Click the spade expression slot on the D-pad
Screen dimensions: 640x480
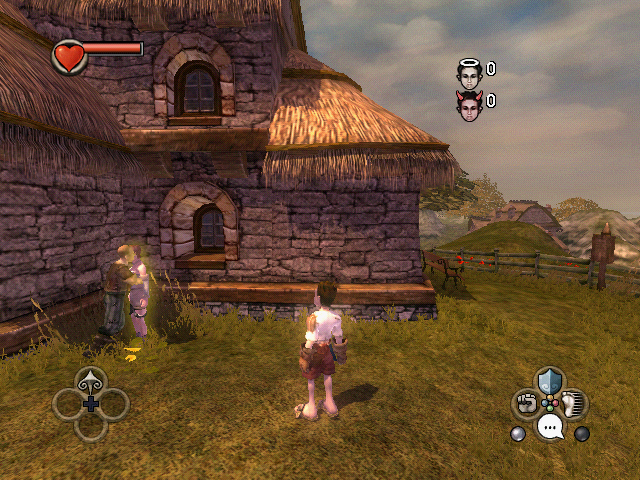point(91,380)
